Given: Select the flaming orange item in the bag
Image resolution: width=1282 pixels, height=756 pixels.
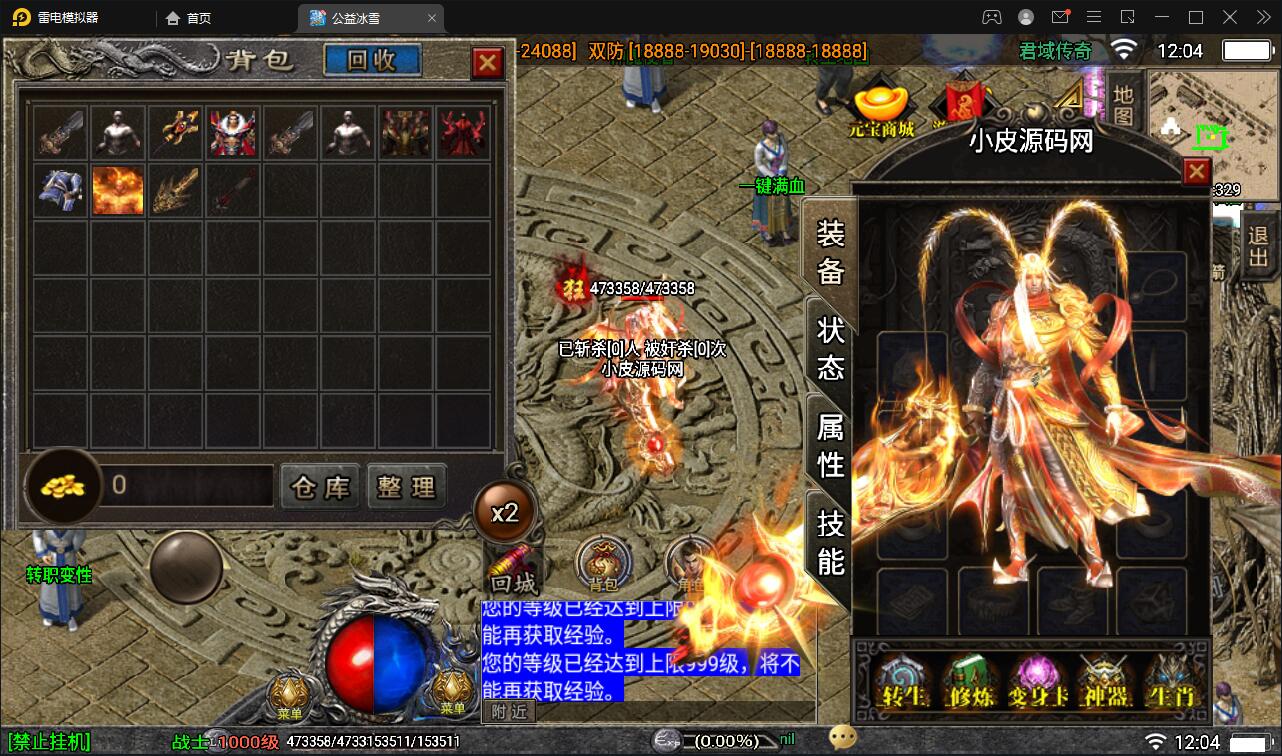Looking at the screenshot, I should (118, 190).
